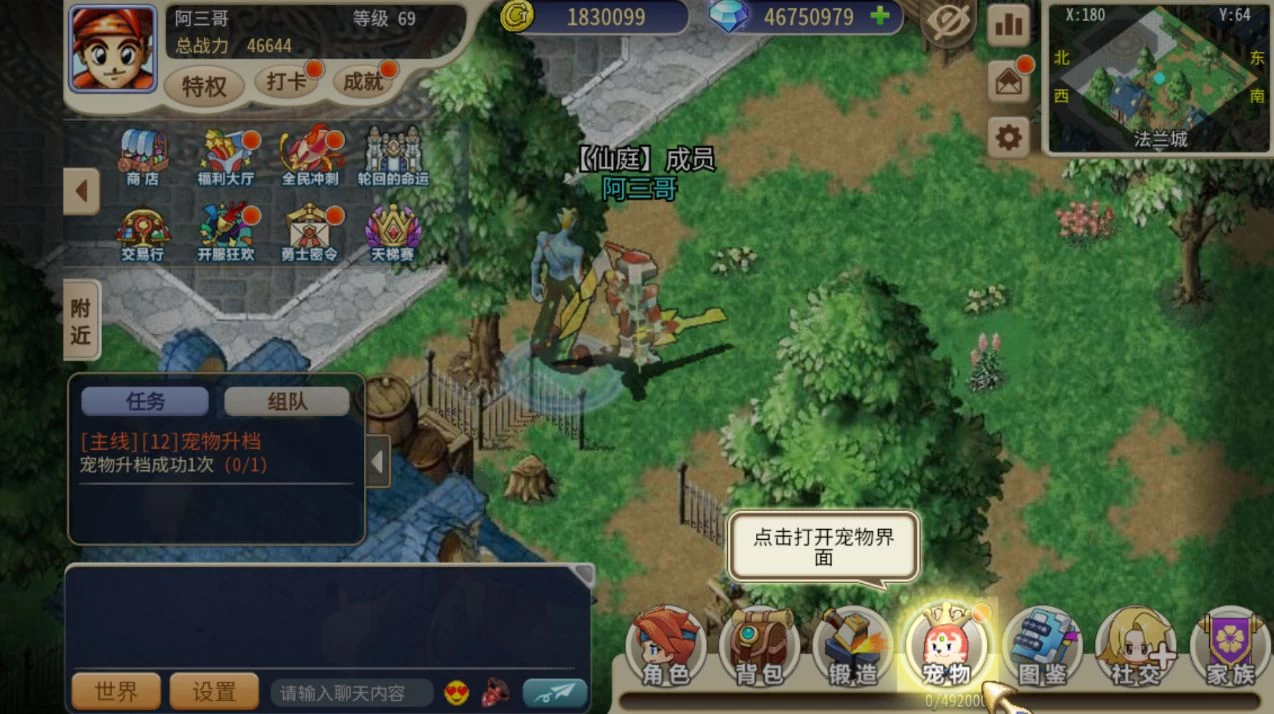1274x714 pixels.
Task: Open the 宠物 pet interface
Action: click(944, 647)
